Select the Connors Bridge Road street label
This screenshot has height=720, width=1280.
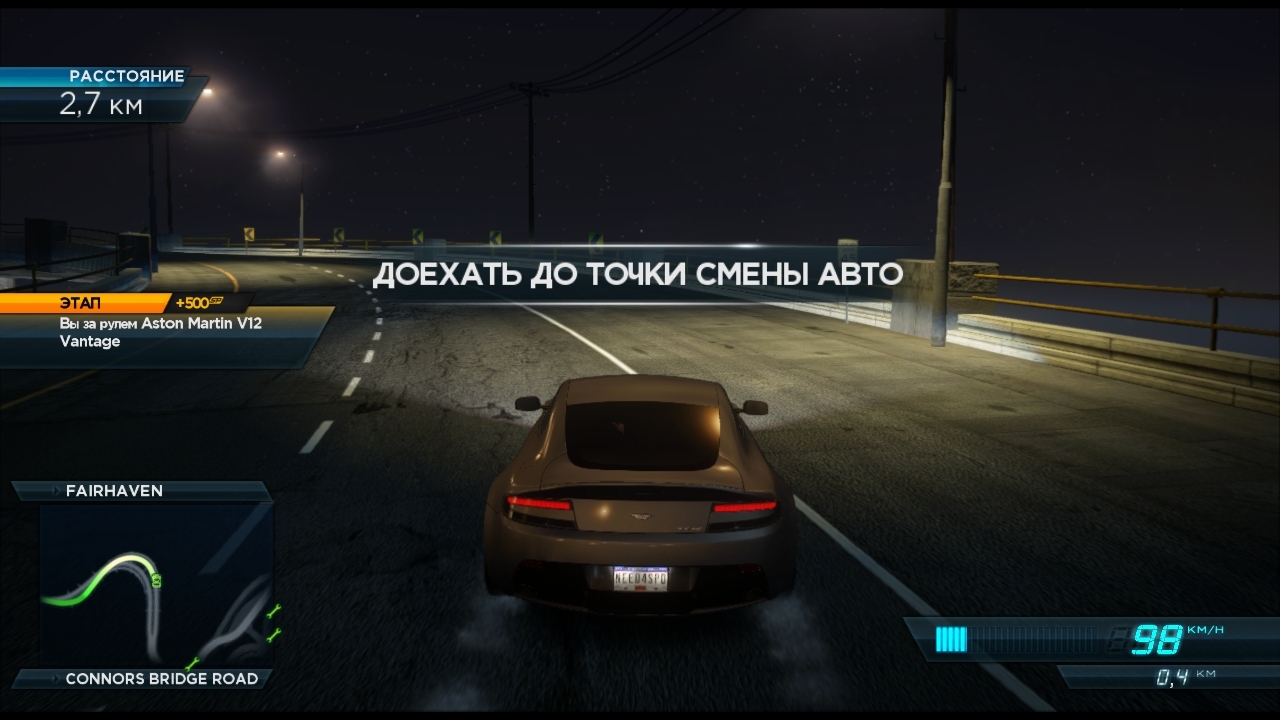161,678
